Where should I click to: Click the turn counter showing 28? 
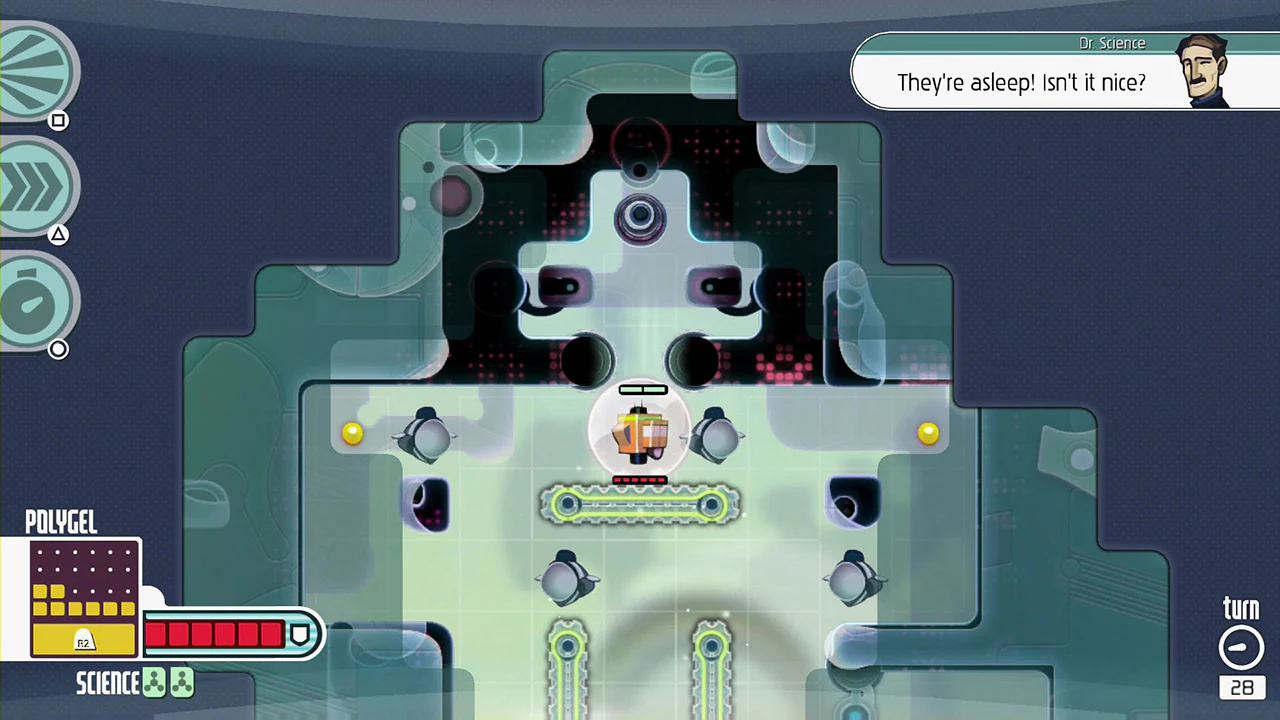[1242, 687]
